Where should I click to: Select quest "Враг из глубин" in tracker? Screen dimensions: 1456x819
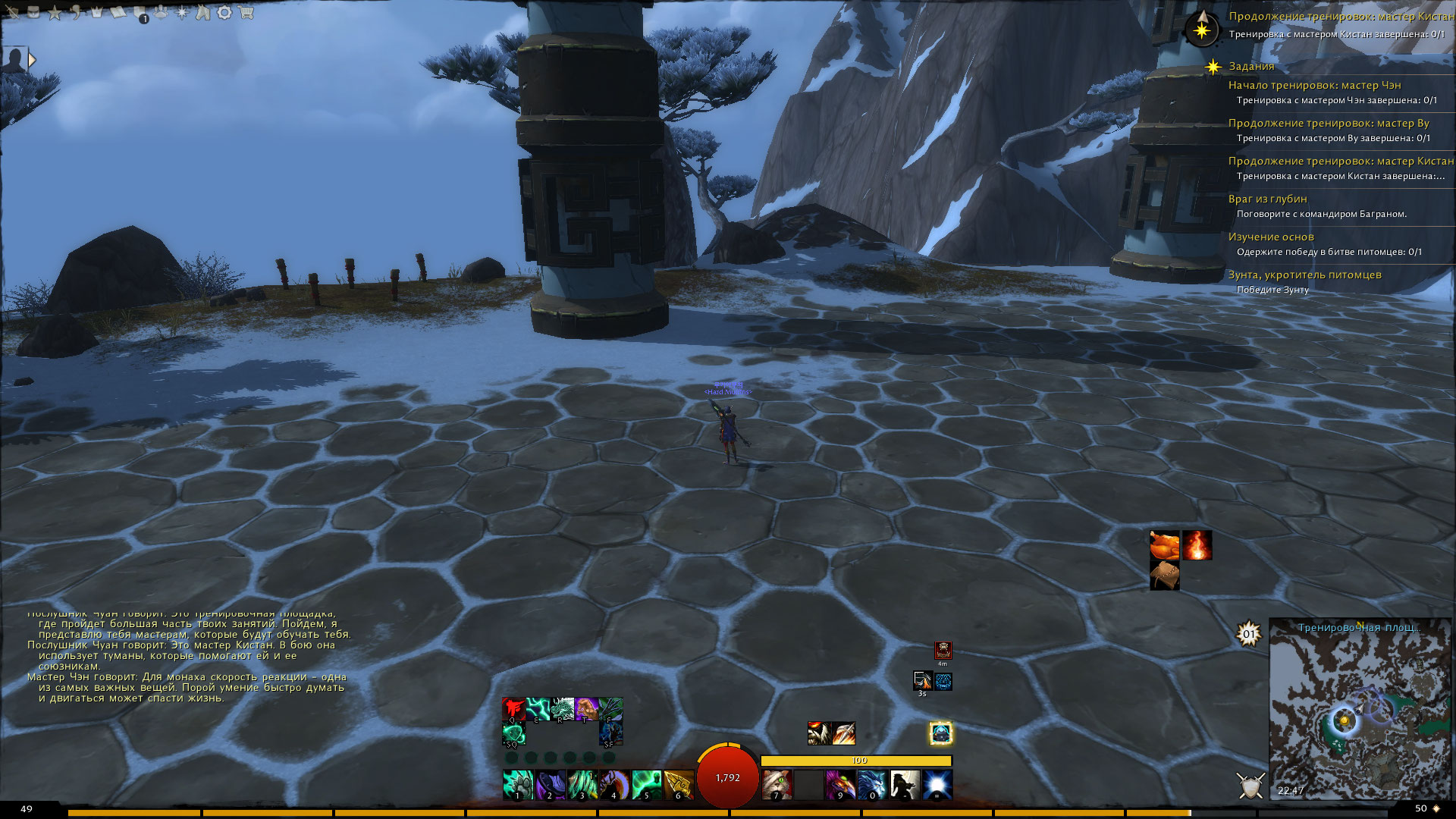(x=1267, y=199)
